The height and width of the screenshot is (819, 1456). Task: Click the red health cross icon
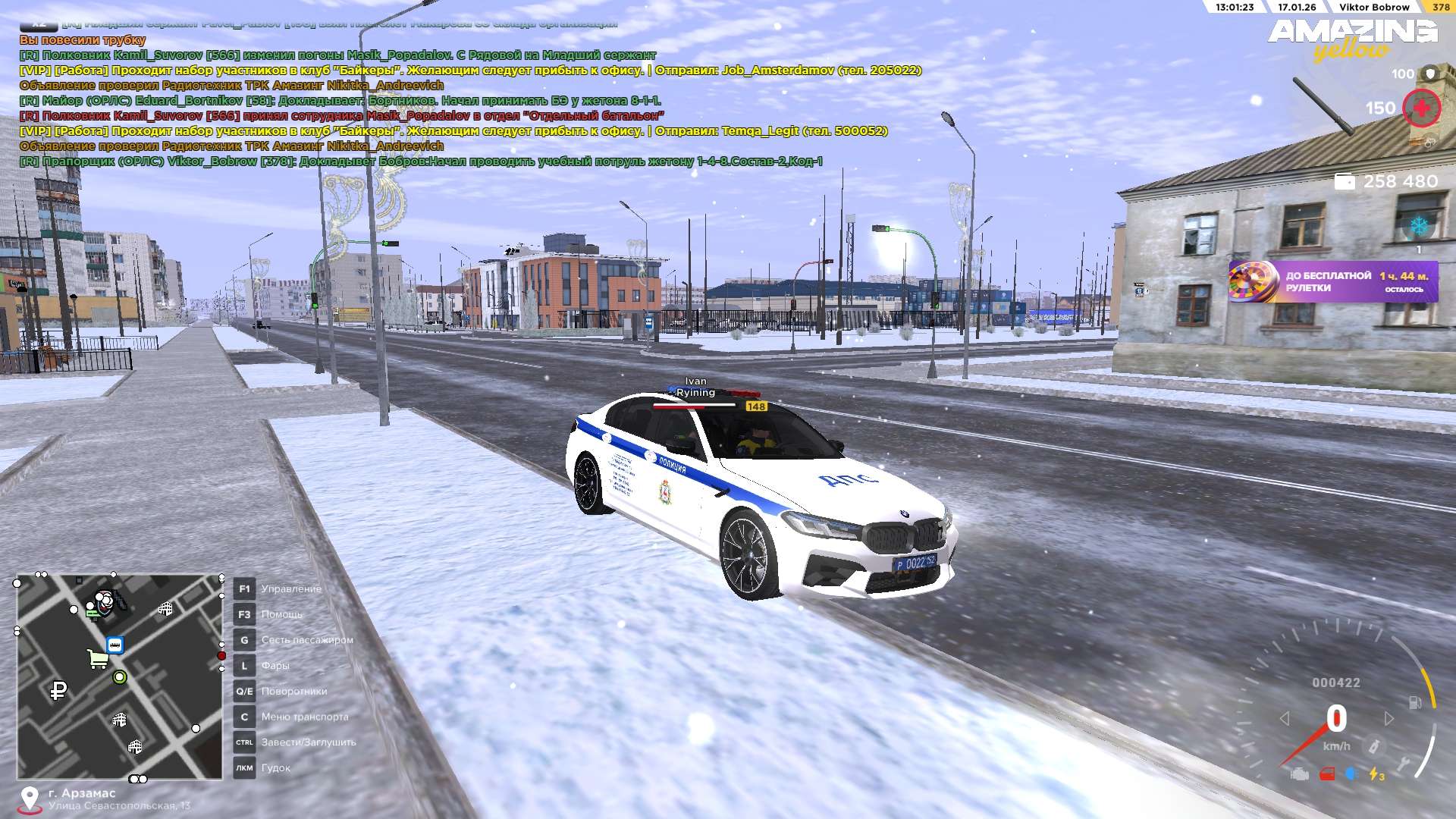[x=1421, y=108]
